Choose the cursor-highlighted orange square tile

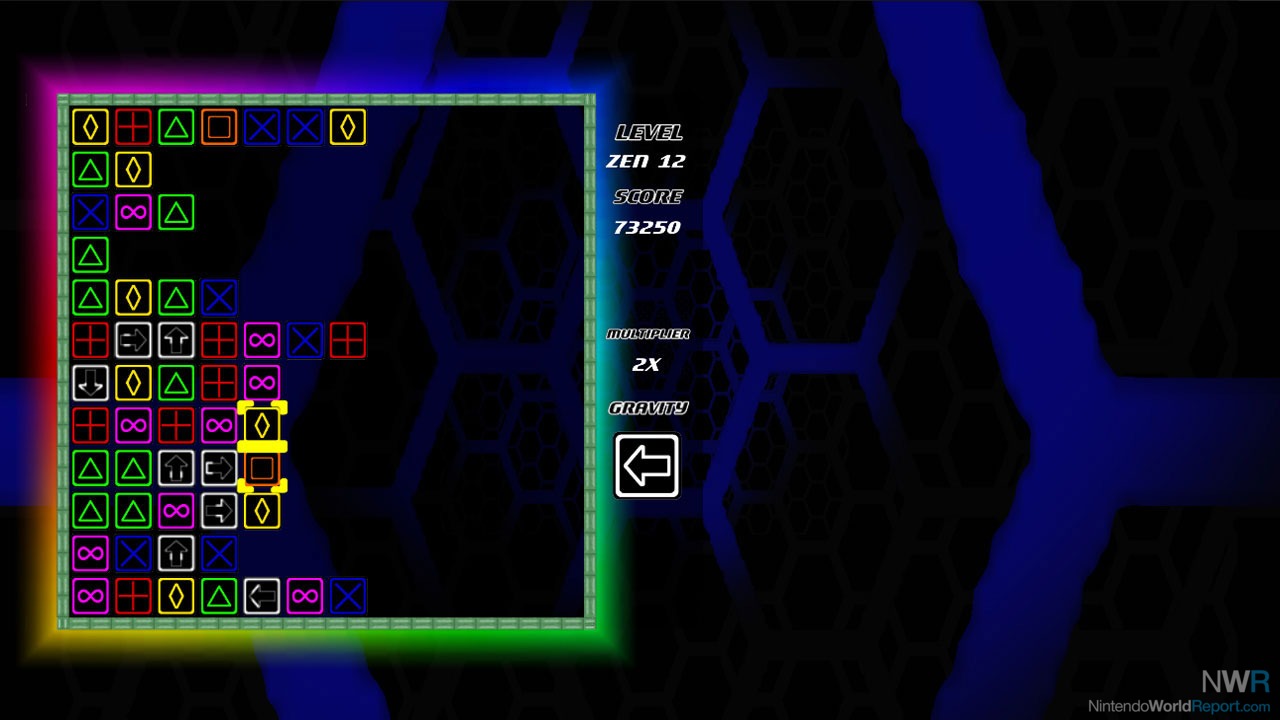[x=262, y=467]
